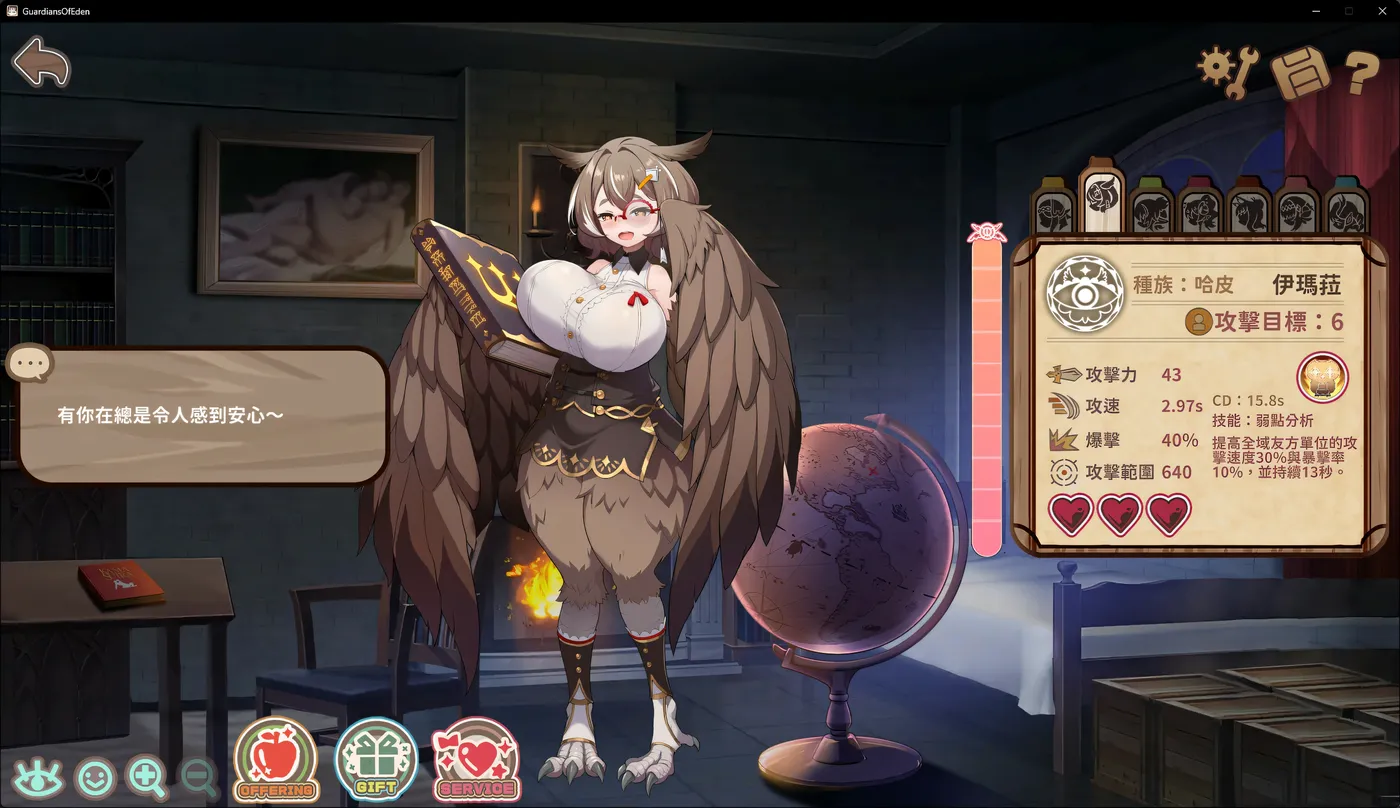
Task: Click the smiley face expression icon
Action: click(93, 775)
